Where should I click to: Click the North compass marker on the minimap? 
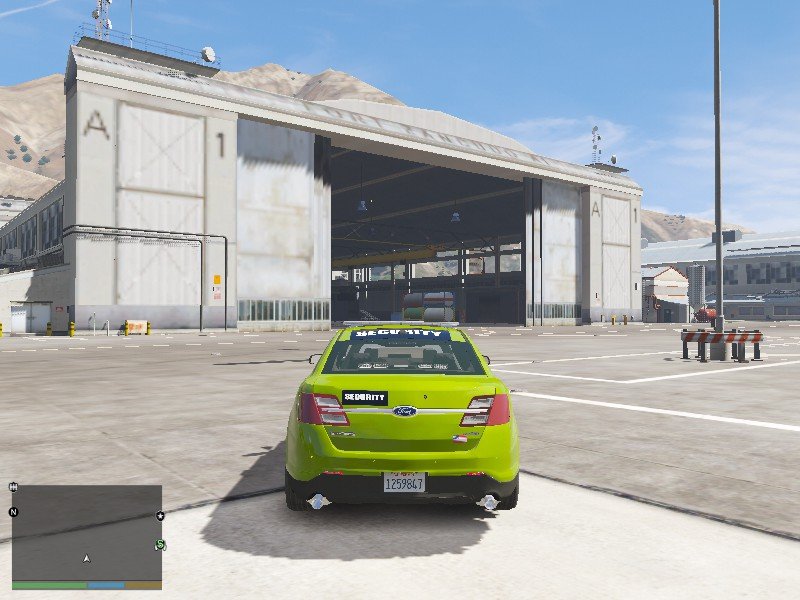(13, 512)
